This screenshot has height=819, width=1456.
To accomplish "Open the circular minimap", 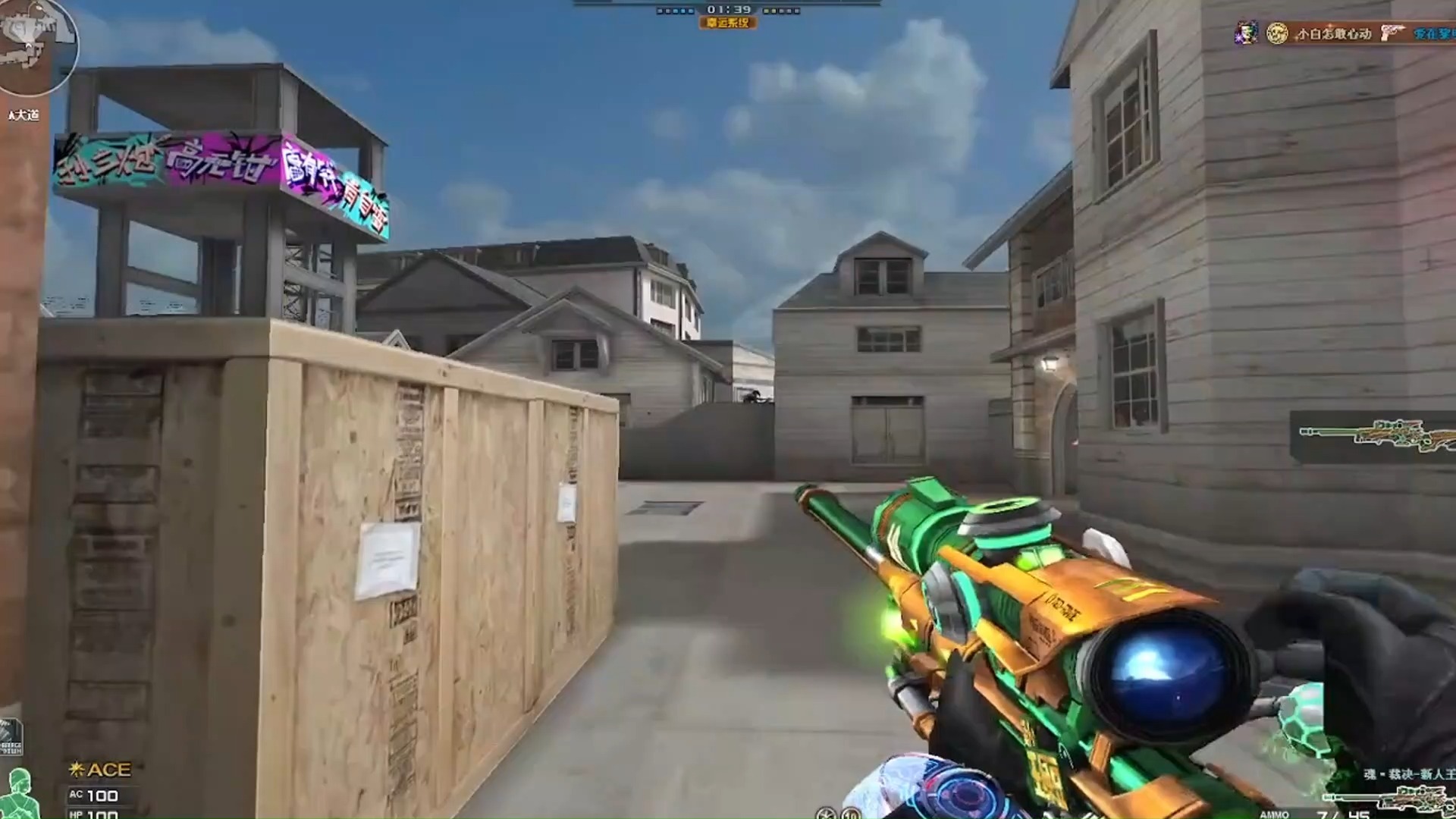I will tap(36, 45).
